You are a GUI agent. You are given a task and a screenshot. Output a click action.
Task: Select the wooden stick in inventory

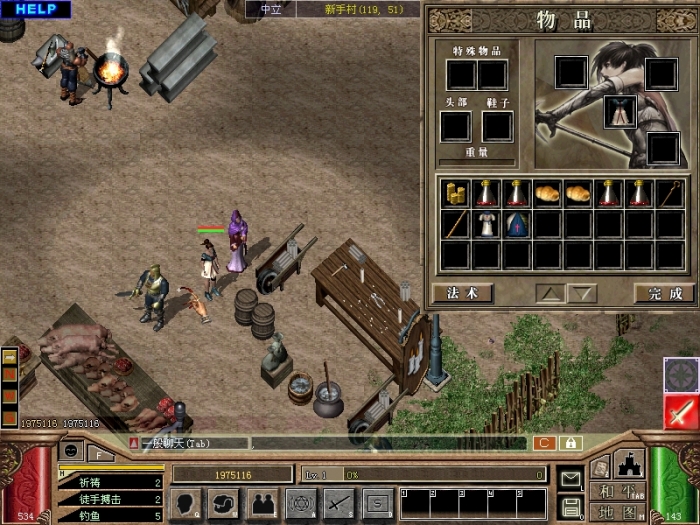pyautogui.click(x=457, y=224)
